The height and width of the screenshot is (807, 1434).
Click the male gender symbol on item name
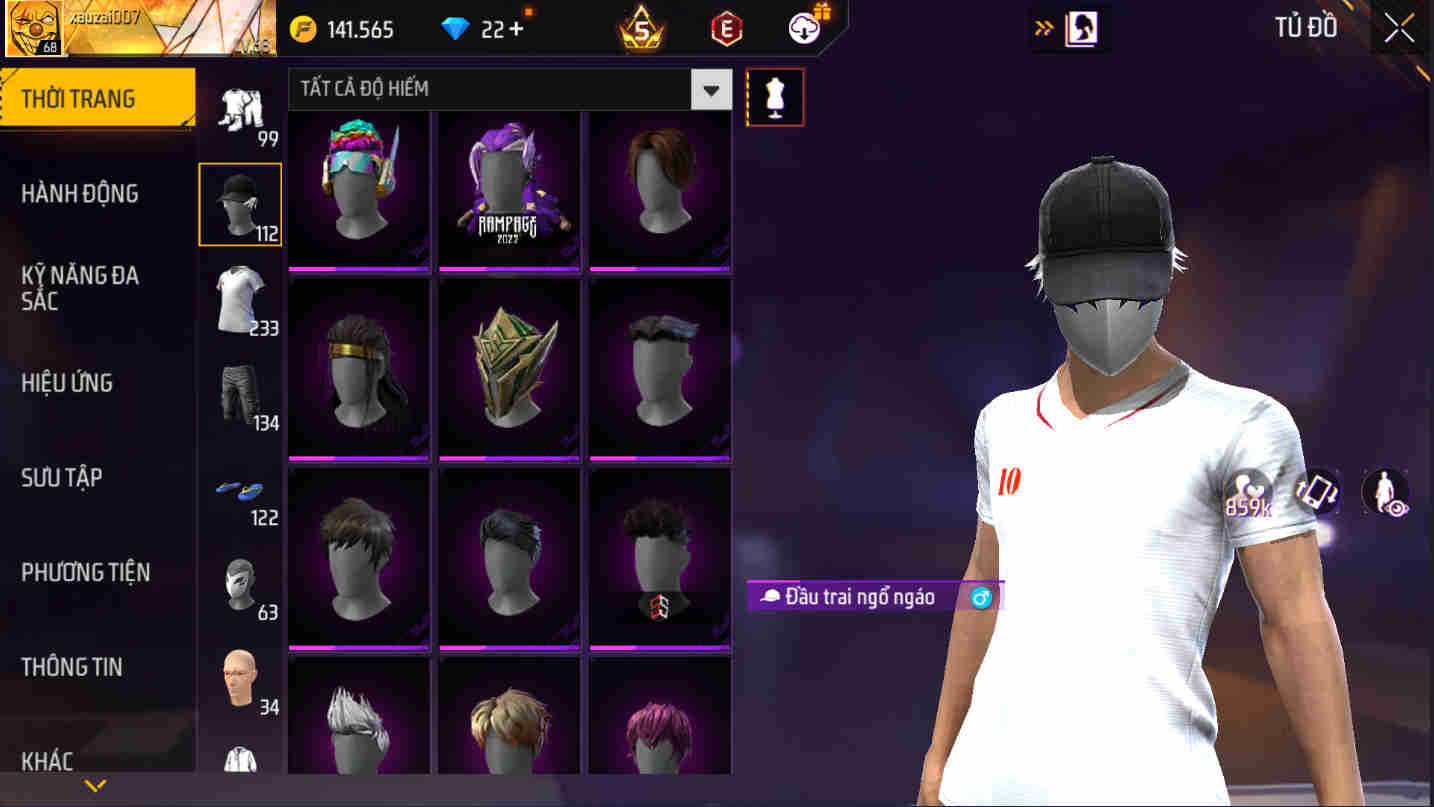click(979, 597)
